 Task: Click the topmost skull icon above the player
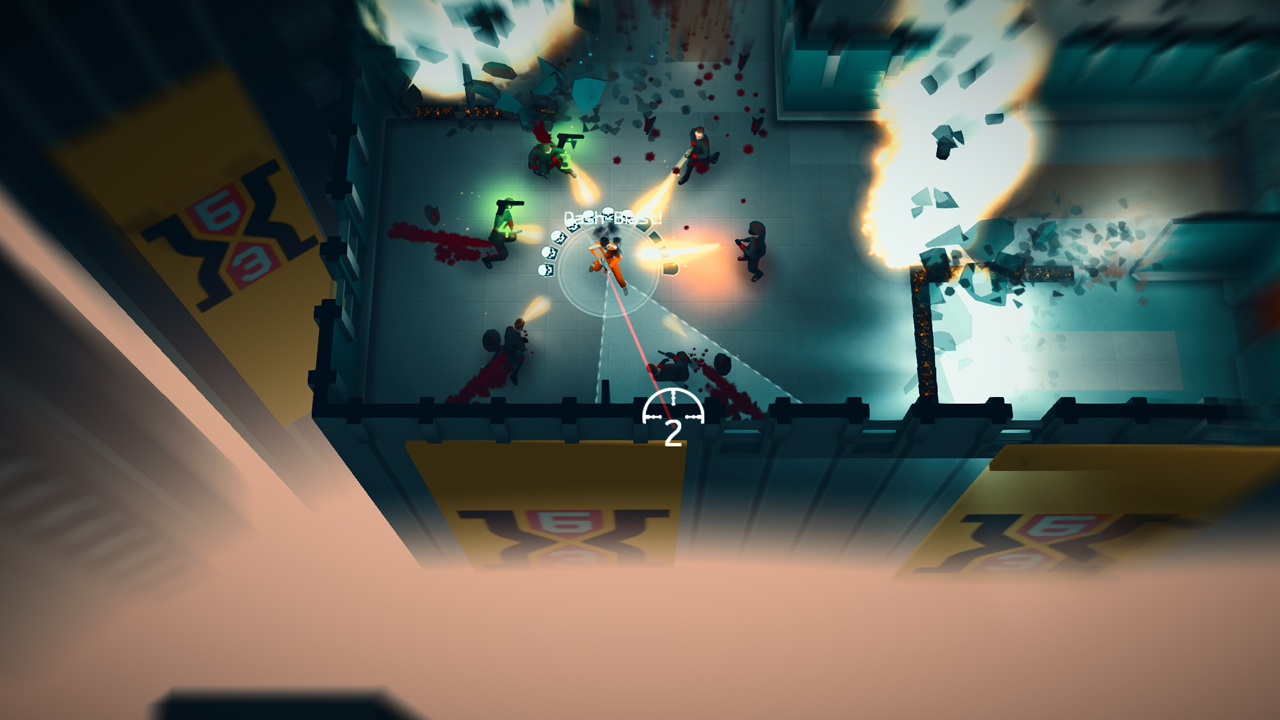point(607,213)
